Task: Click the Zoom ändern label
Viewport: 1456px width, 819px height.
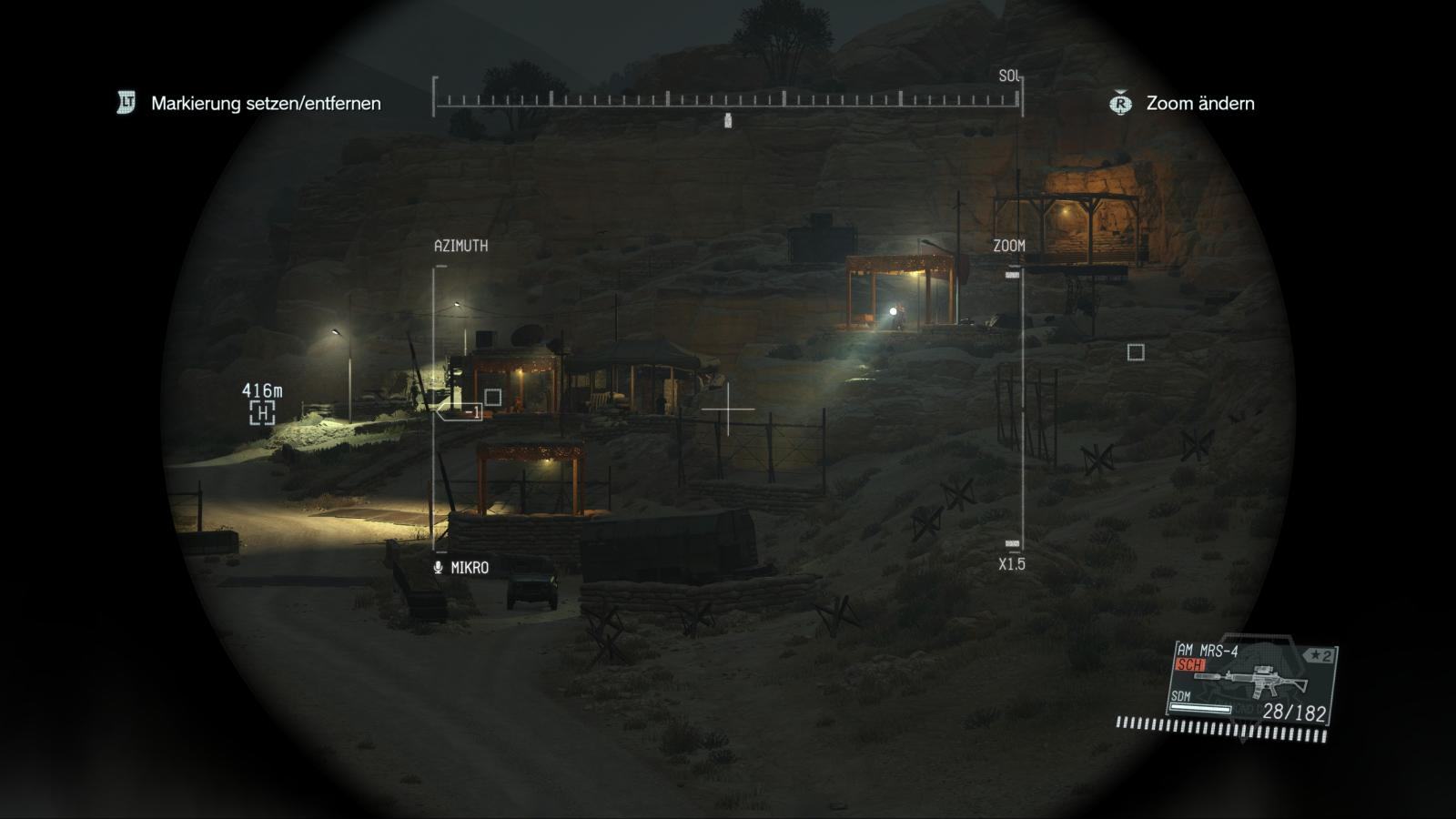Action: (1199, 104)
